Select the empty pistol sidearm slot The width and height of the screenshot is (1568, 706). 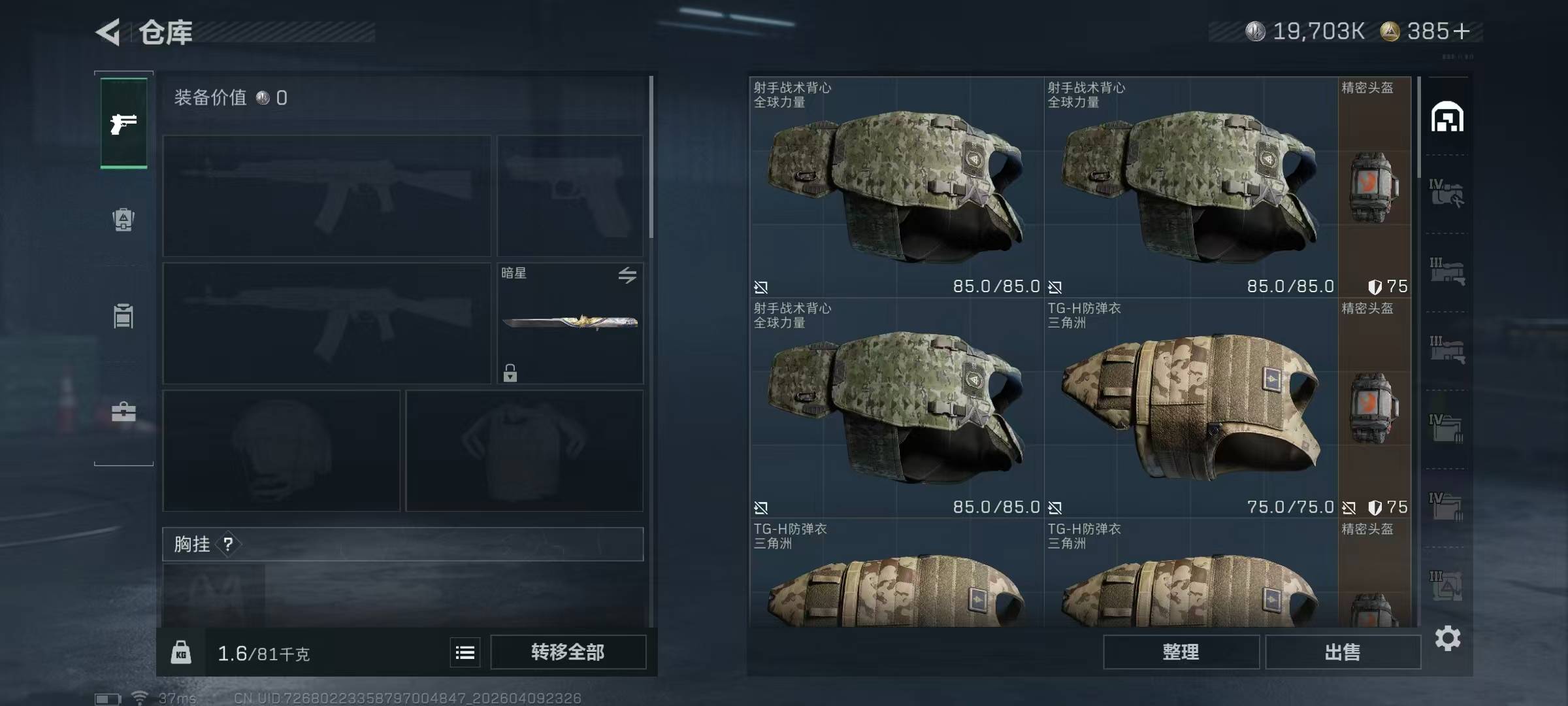coord(570,195)
